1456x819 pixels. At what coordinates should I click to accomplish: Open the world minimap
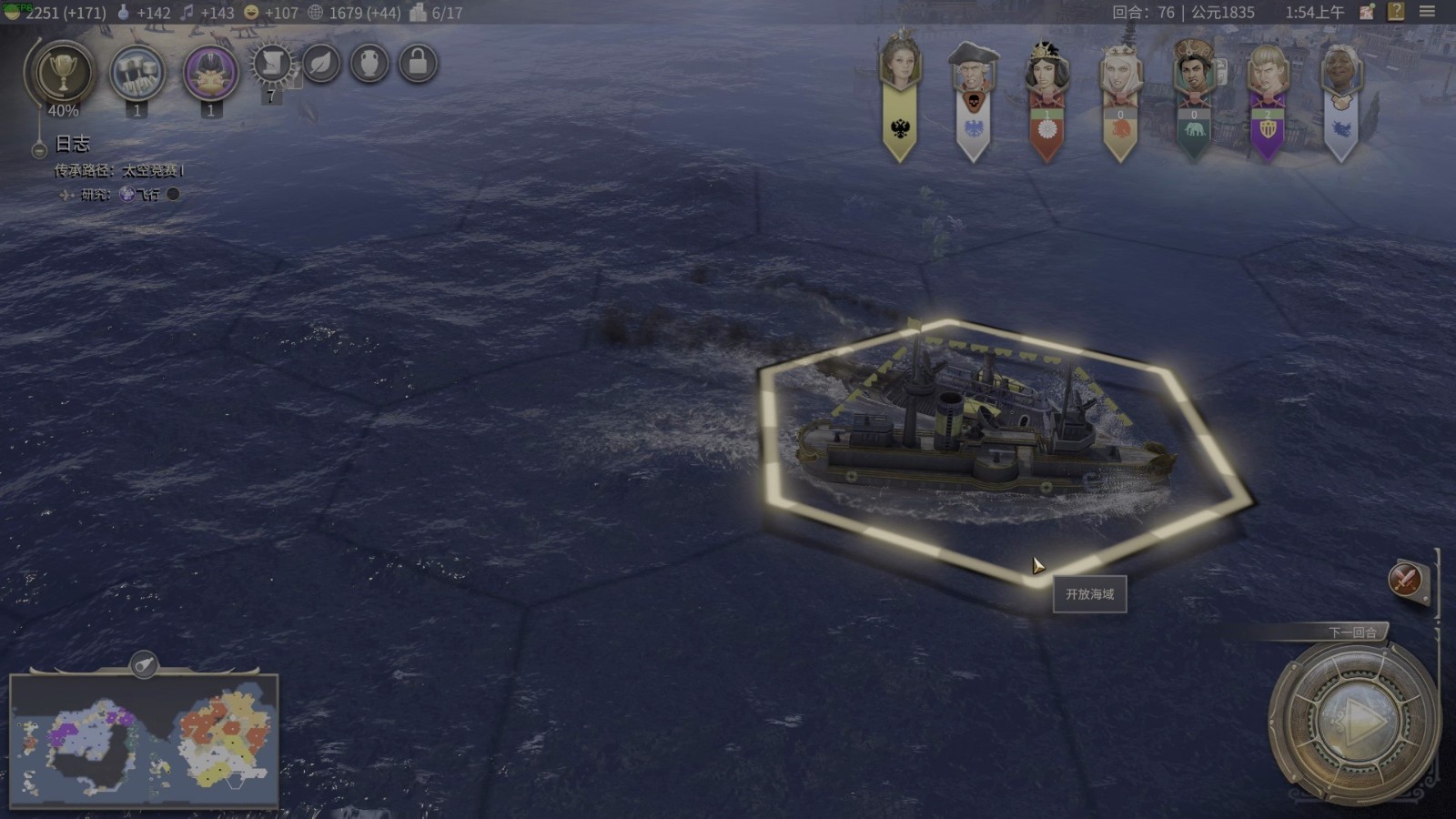144,741
